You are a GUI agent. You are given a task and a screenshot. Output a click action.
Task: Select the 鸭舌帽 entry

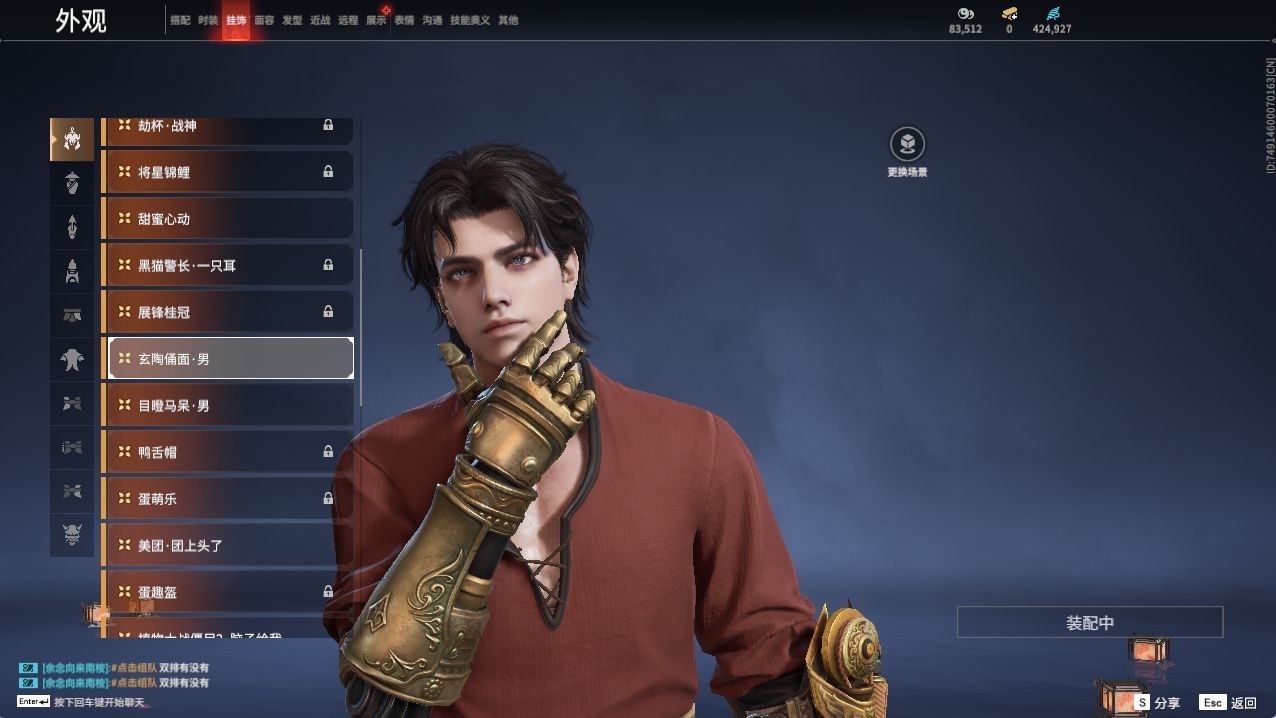pyautogui.click(x=229, y=452)
